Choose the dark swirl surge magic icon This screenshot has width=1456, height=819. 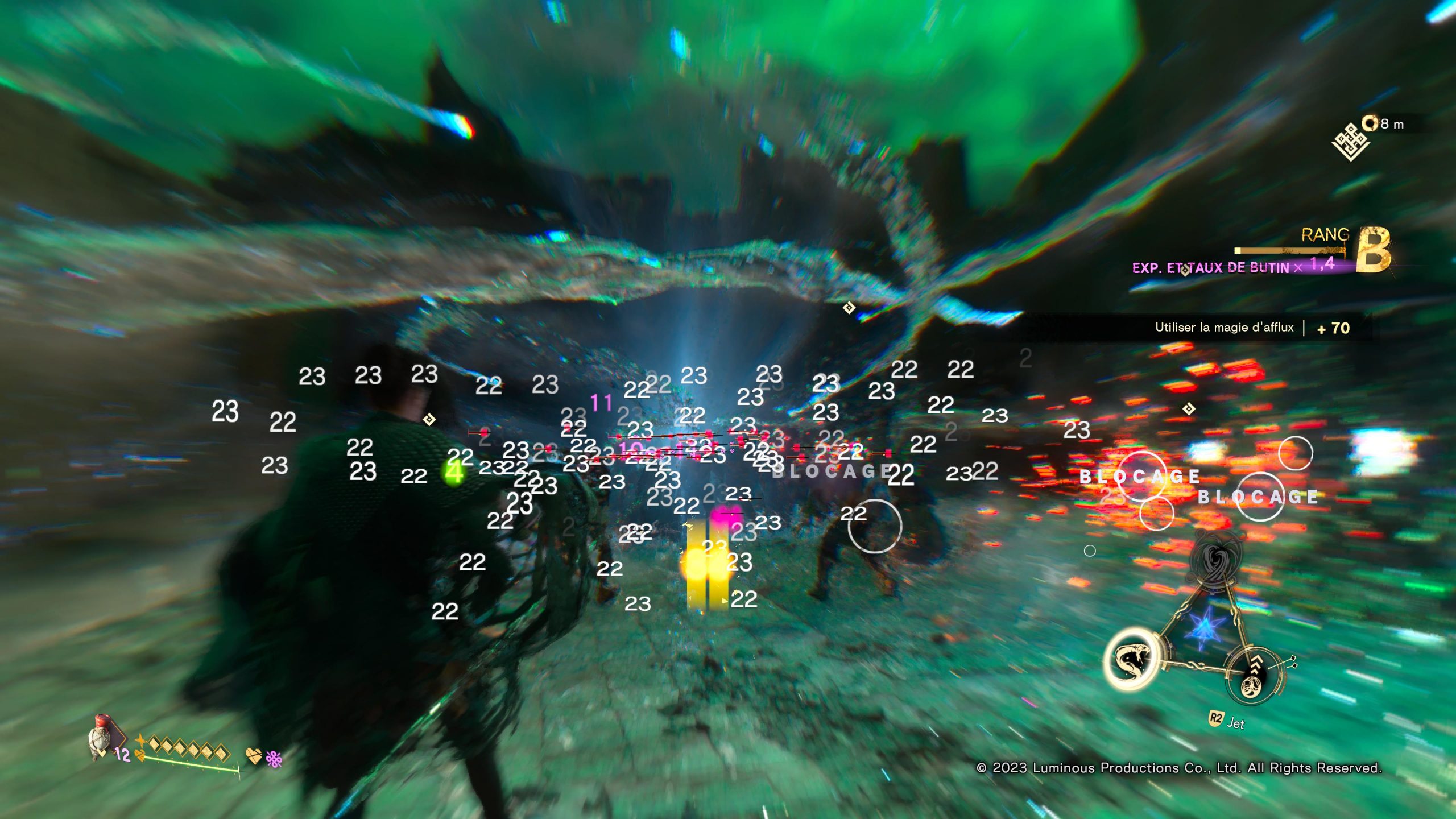point(1216,556)
